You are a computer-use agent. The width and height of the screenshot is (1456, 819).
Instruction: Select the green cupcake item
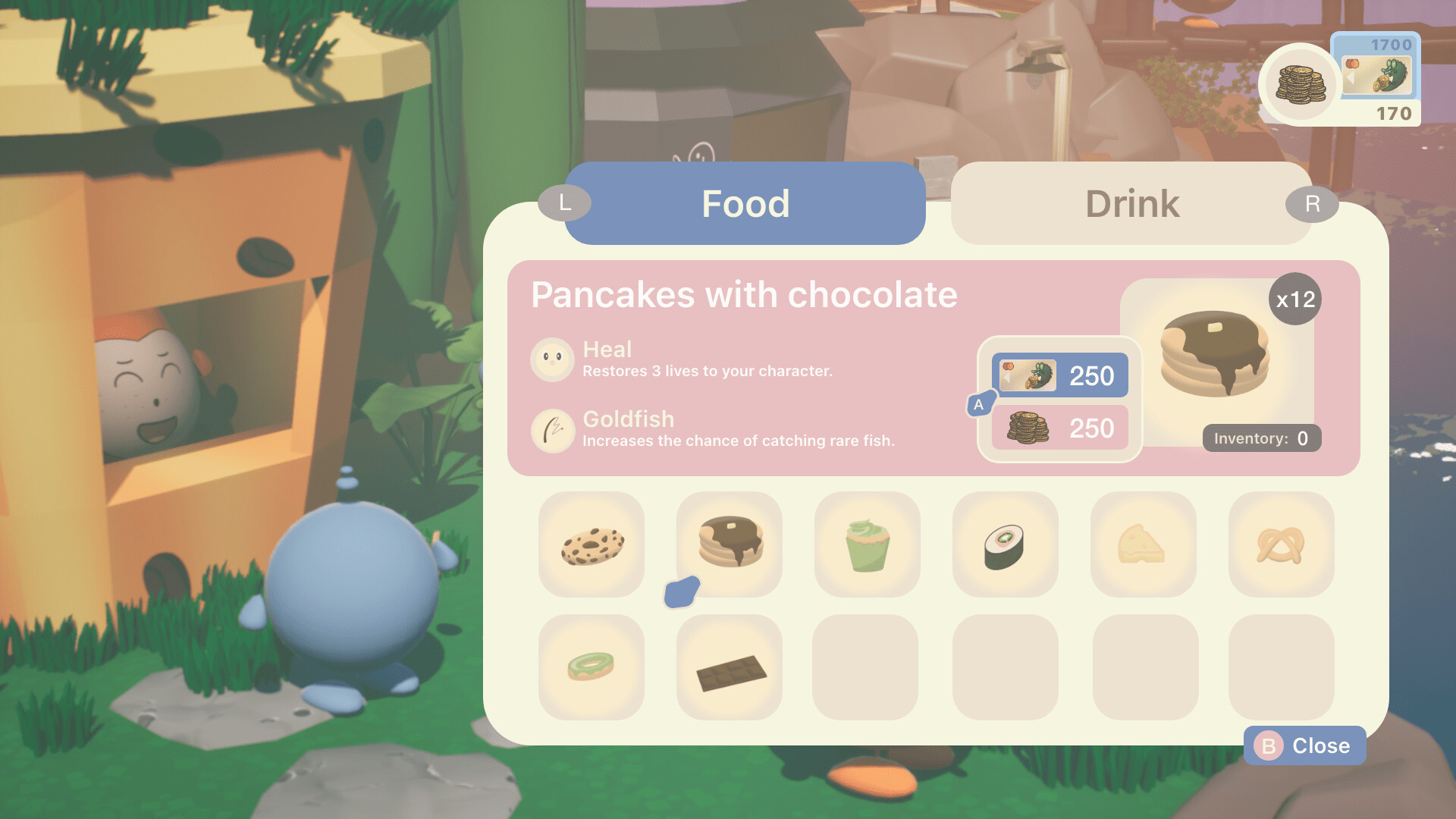(x=868, y=544)
